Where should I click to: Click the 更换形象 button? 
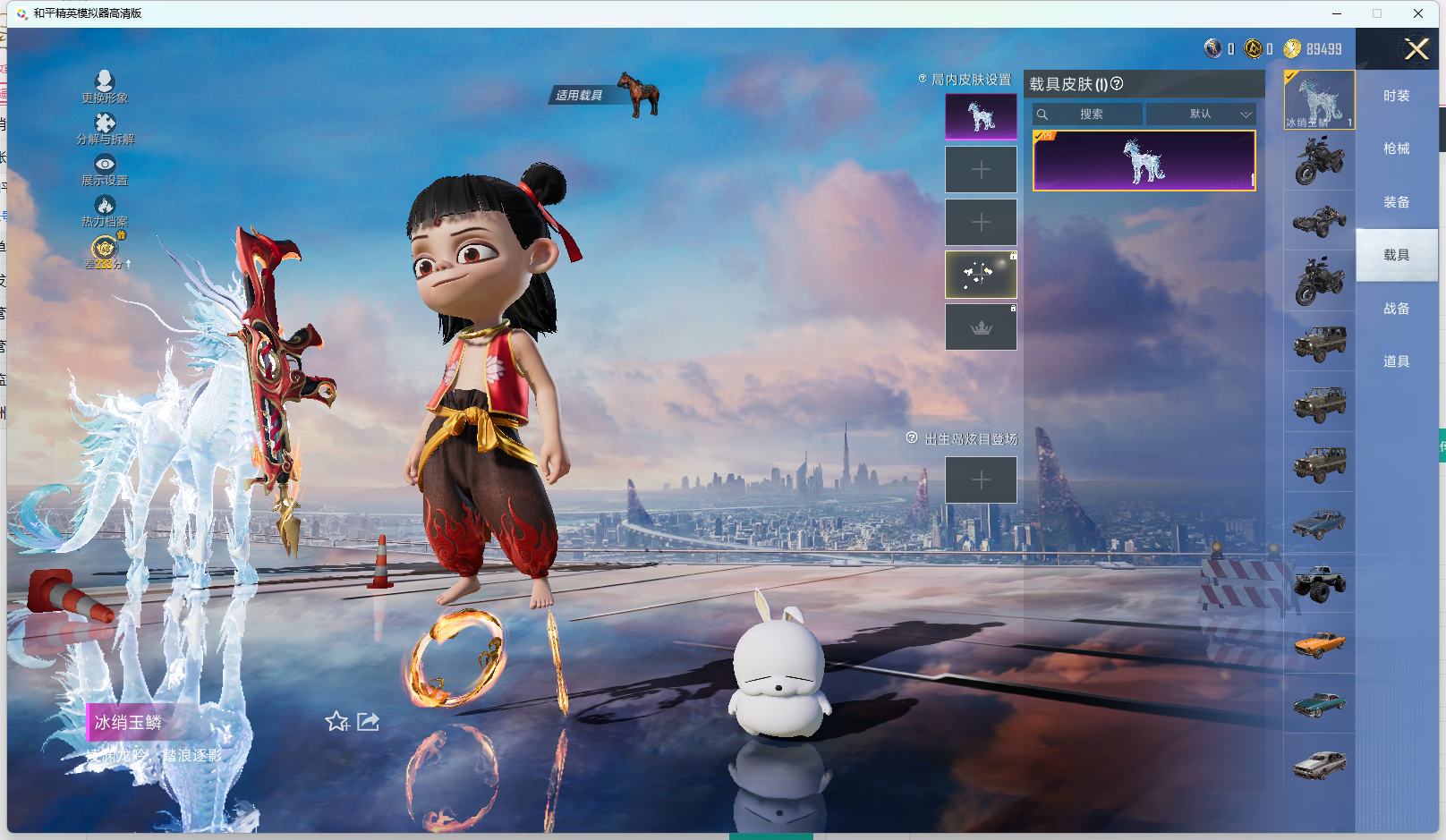coord(105,87)
